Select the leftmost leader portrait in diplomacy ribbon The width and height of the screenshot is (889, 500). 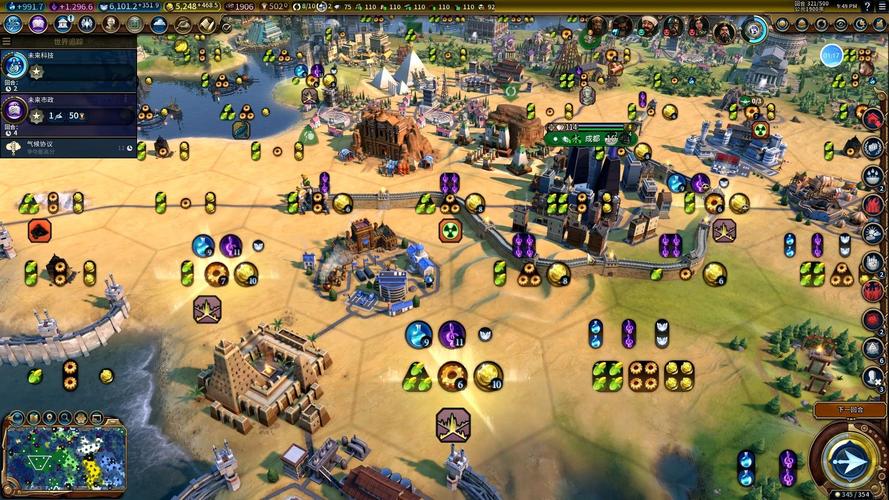tap(597, 27)
